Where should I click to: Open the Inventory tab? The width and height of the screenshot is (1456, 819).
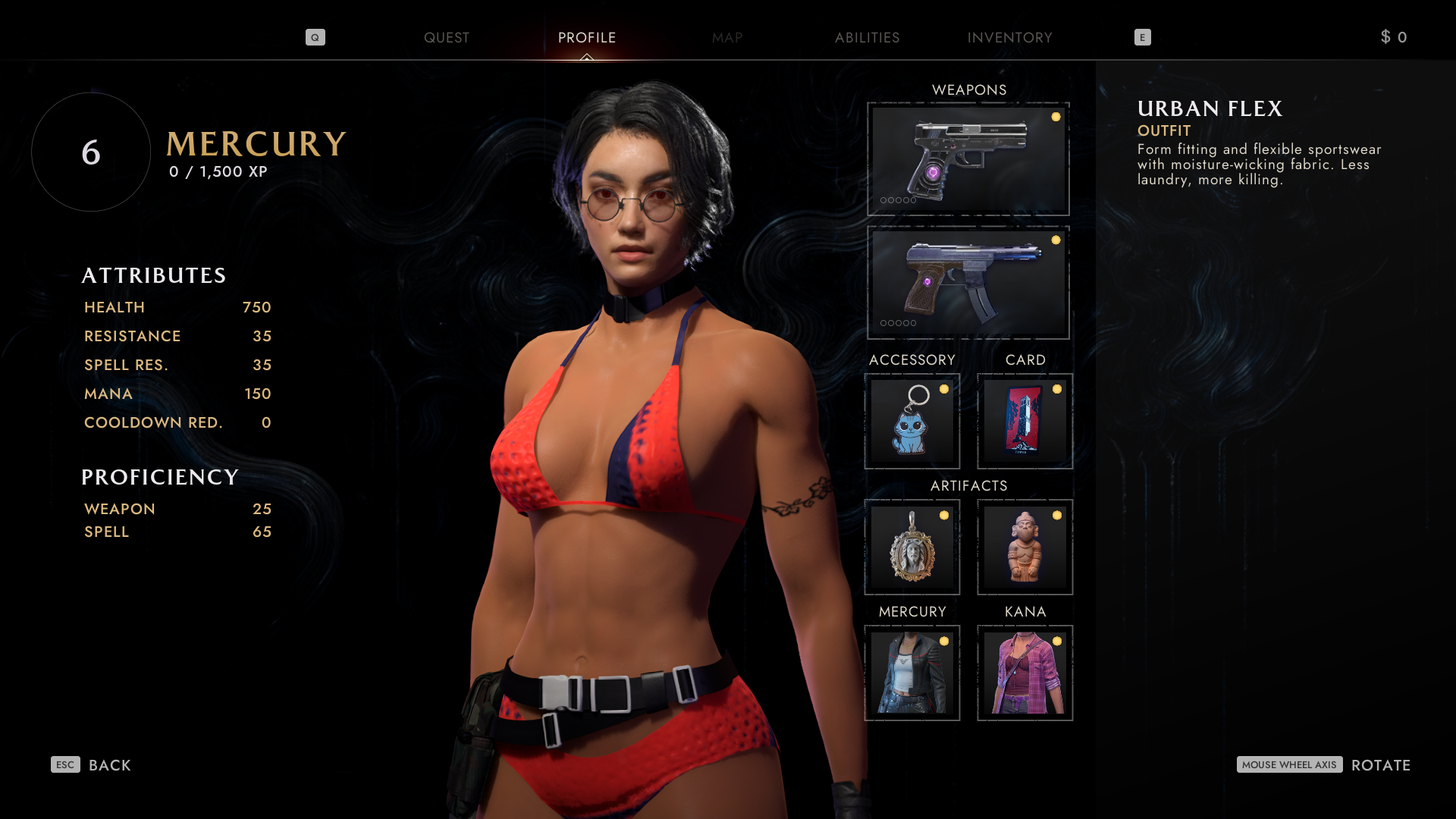pyautogui.click(x=1009, y=38)
